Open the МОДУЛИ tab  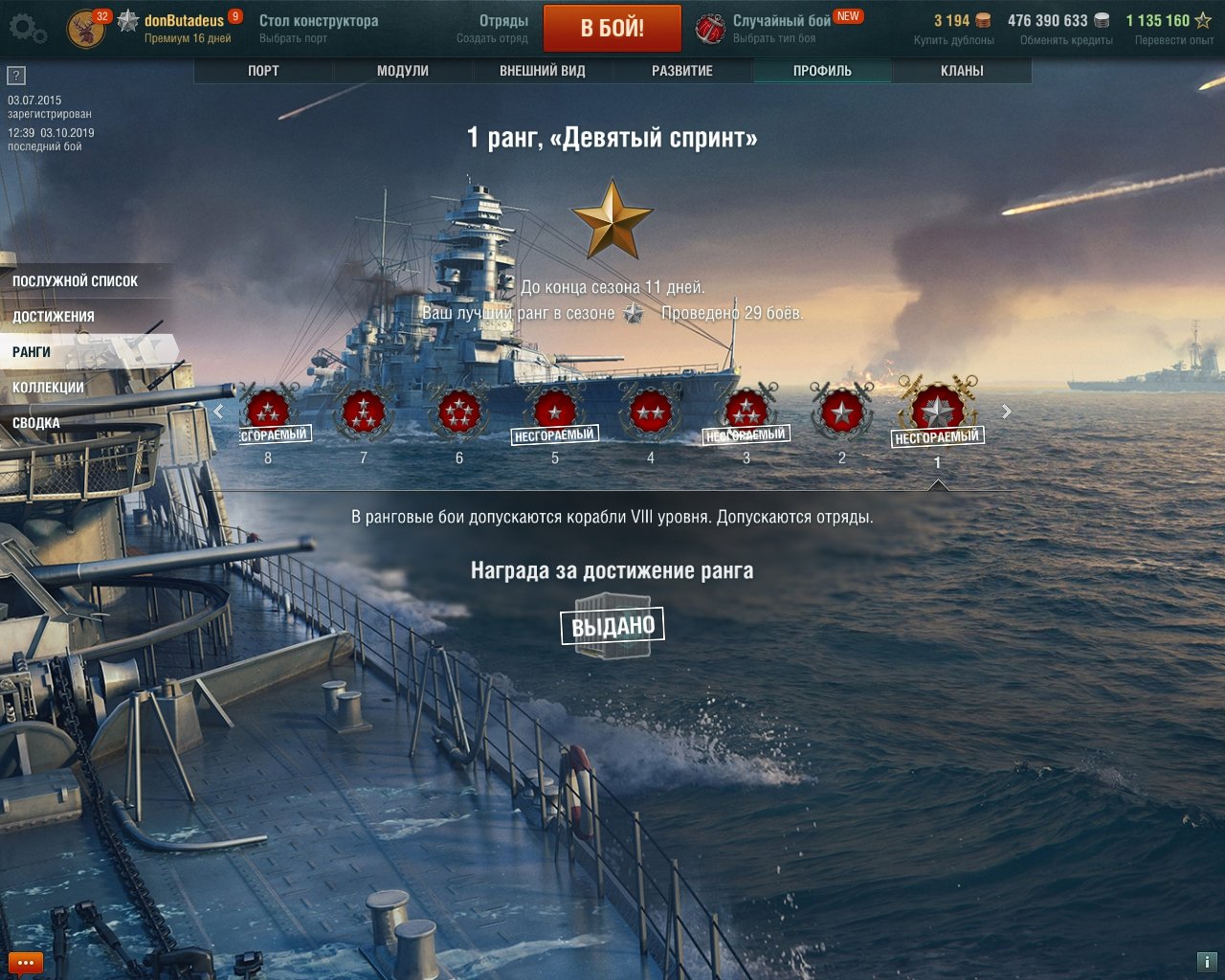coord(403,71)
